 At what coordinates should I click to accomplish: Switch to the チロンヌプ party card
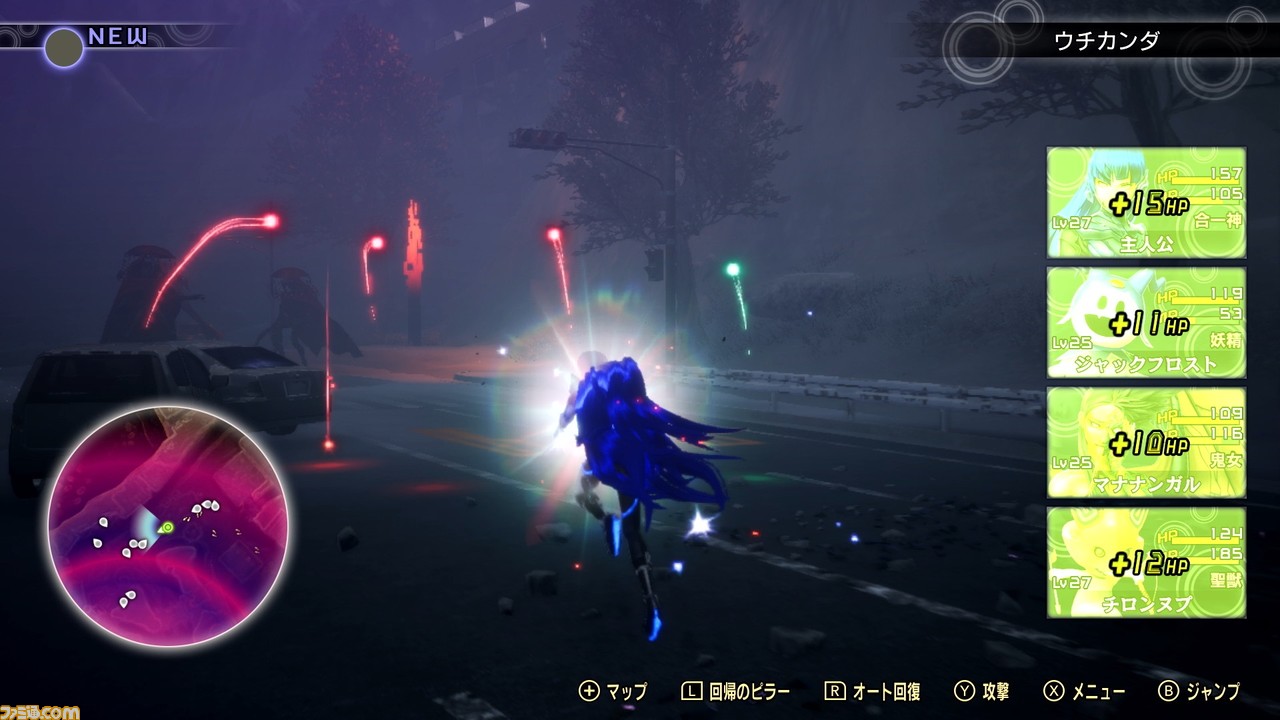1145,560
